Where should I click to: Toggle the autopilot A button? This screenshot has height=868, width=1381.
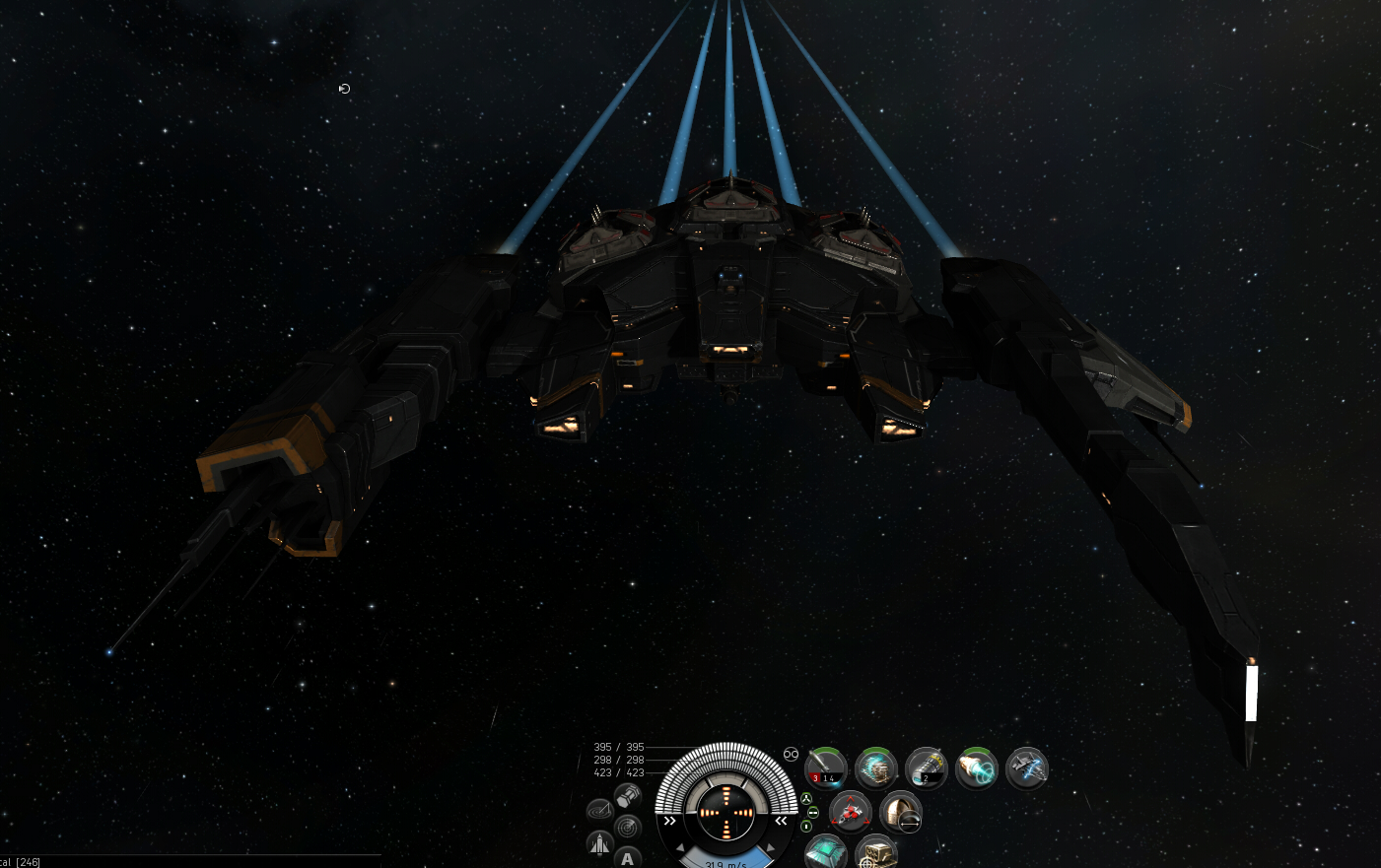[628, 858]
